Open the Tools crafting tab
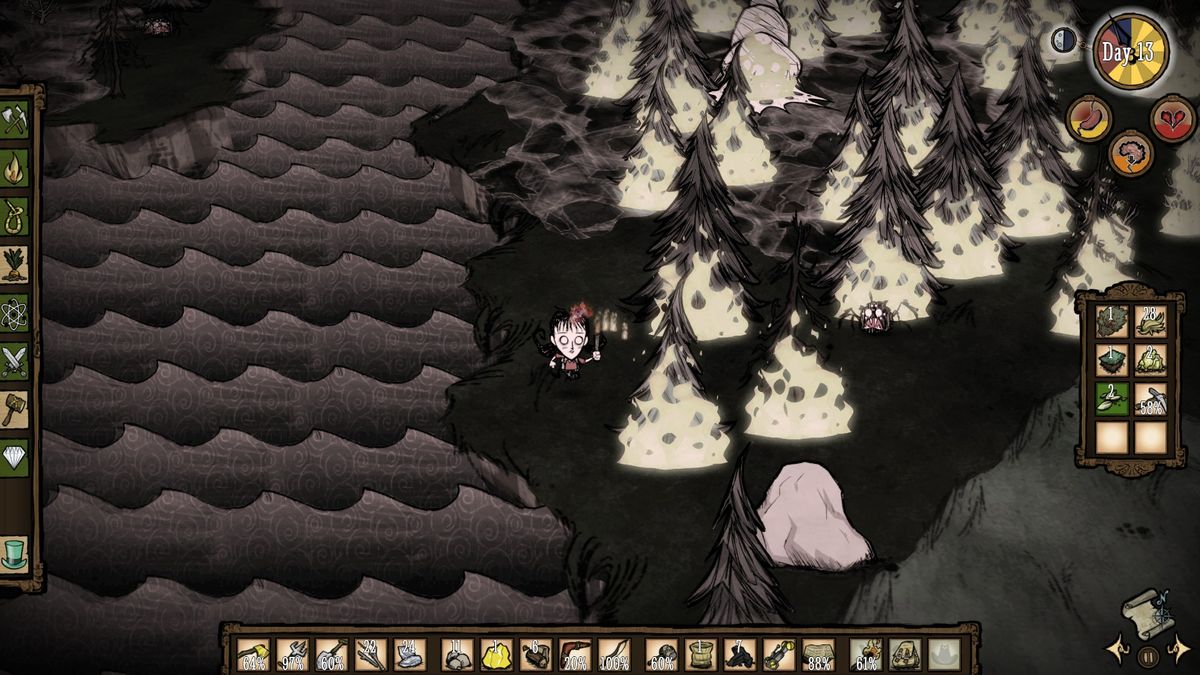 click(x=14, y=120)
